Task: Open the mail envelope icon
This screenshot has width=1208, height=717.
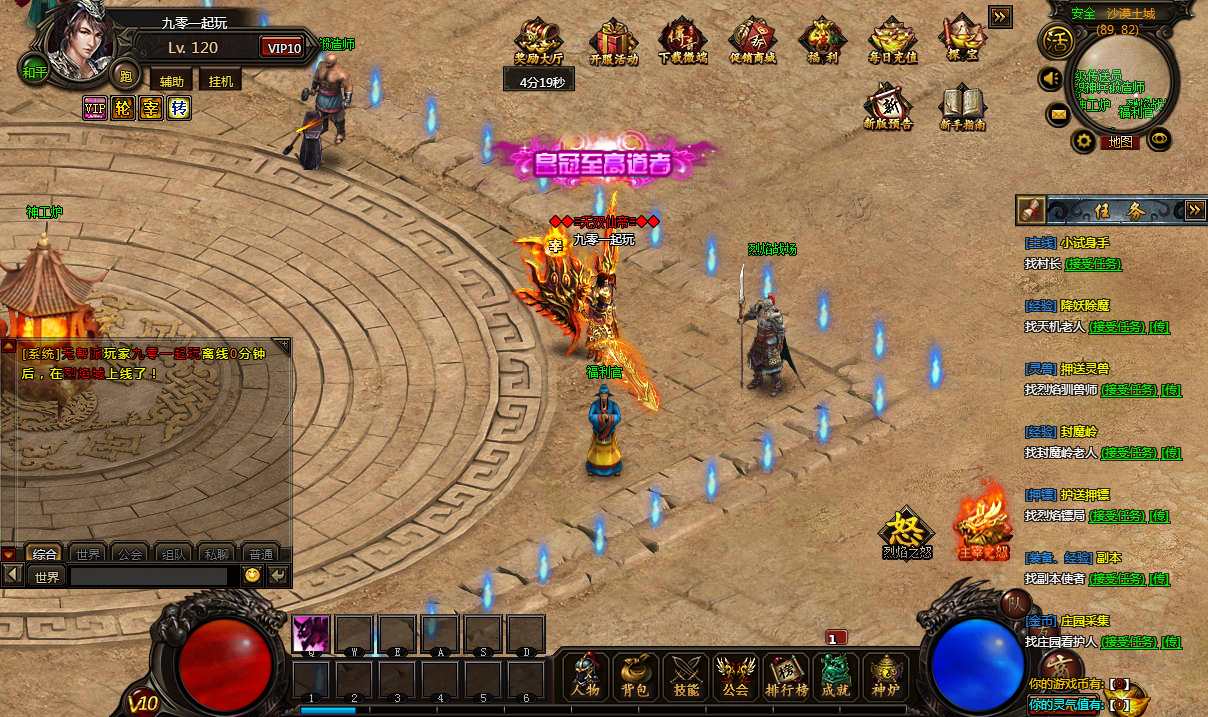Action: pos(1058,114)
